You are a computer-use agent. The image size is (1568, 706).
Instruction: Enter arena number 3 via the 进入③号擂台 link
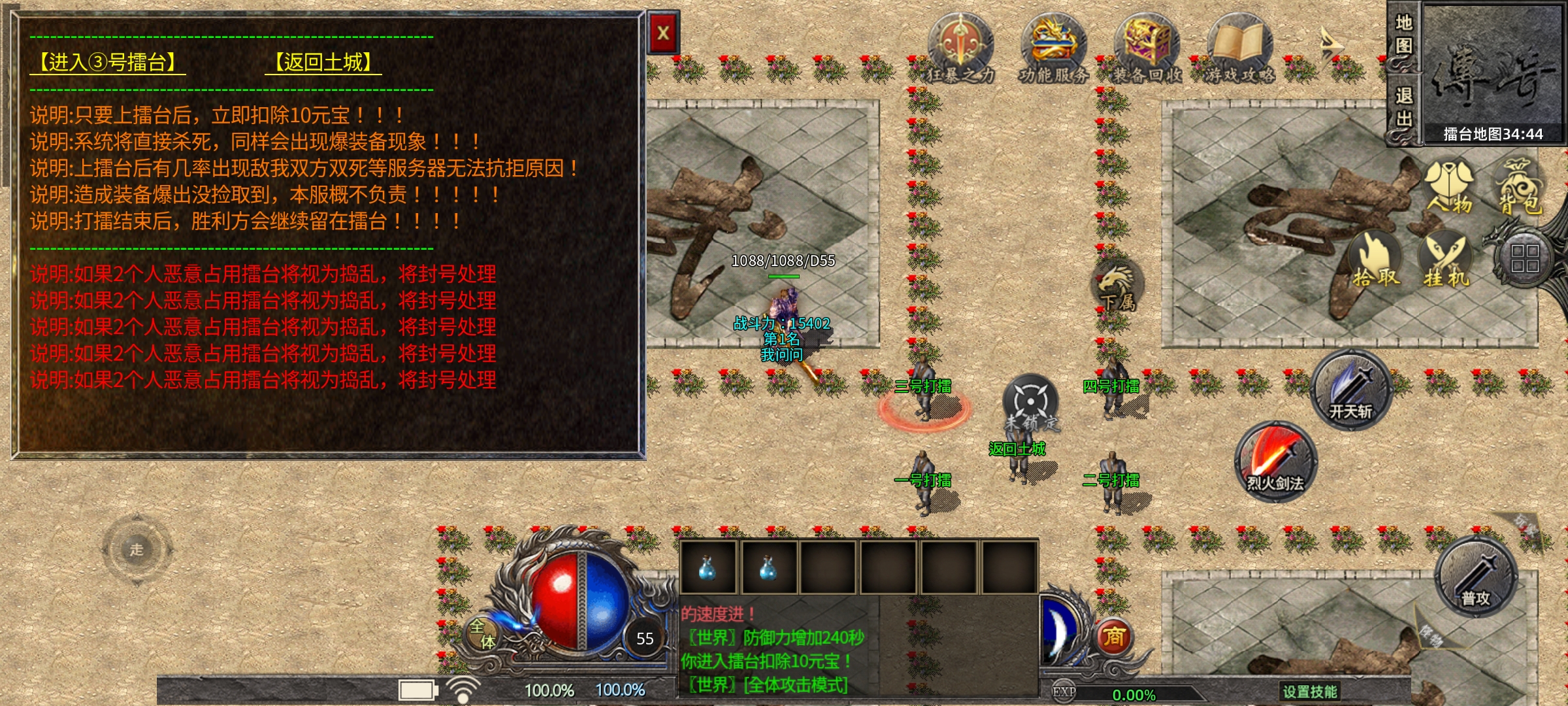[108, 63]
